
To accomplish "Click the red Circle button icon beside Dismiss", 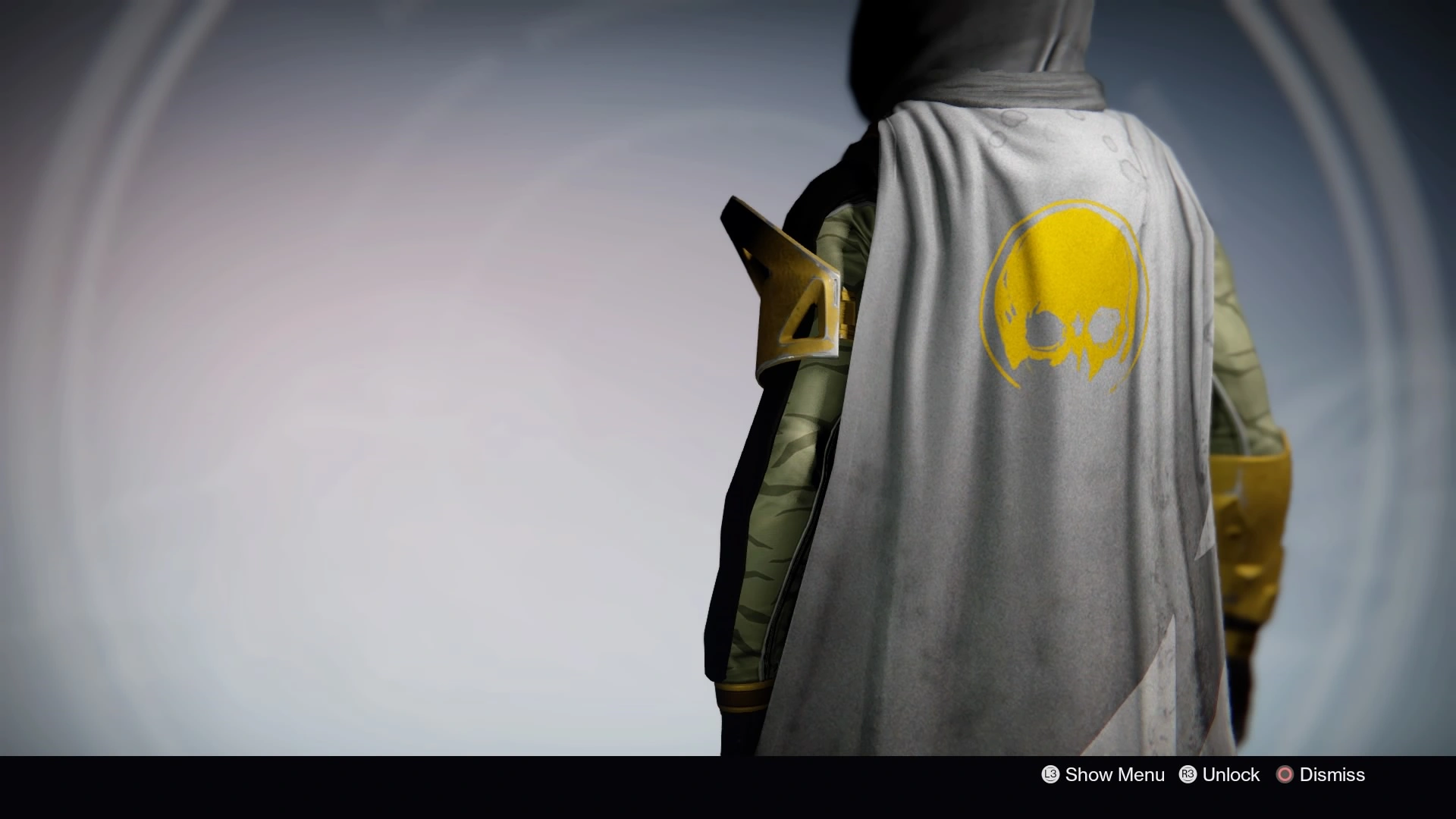I will click(x=1286, y=773).
